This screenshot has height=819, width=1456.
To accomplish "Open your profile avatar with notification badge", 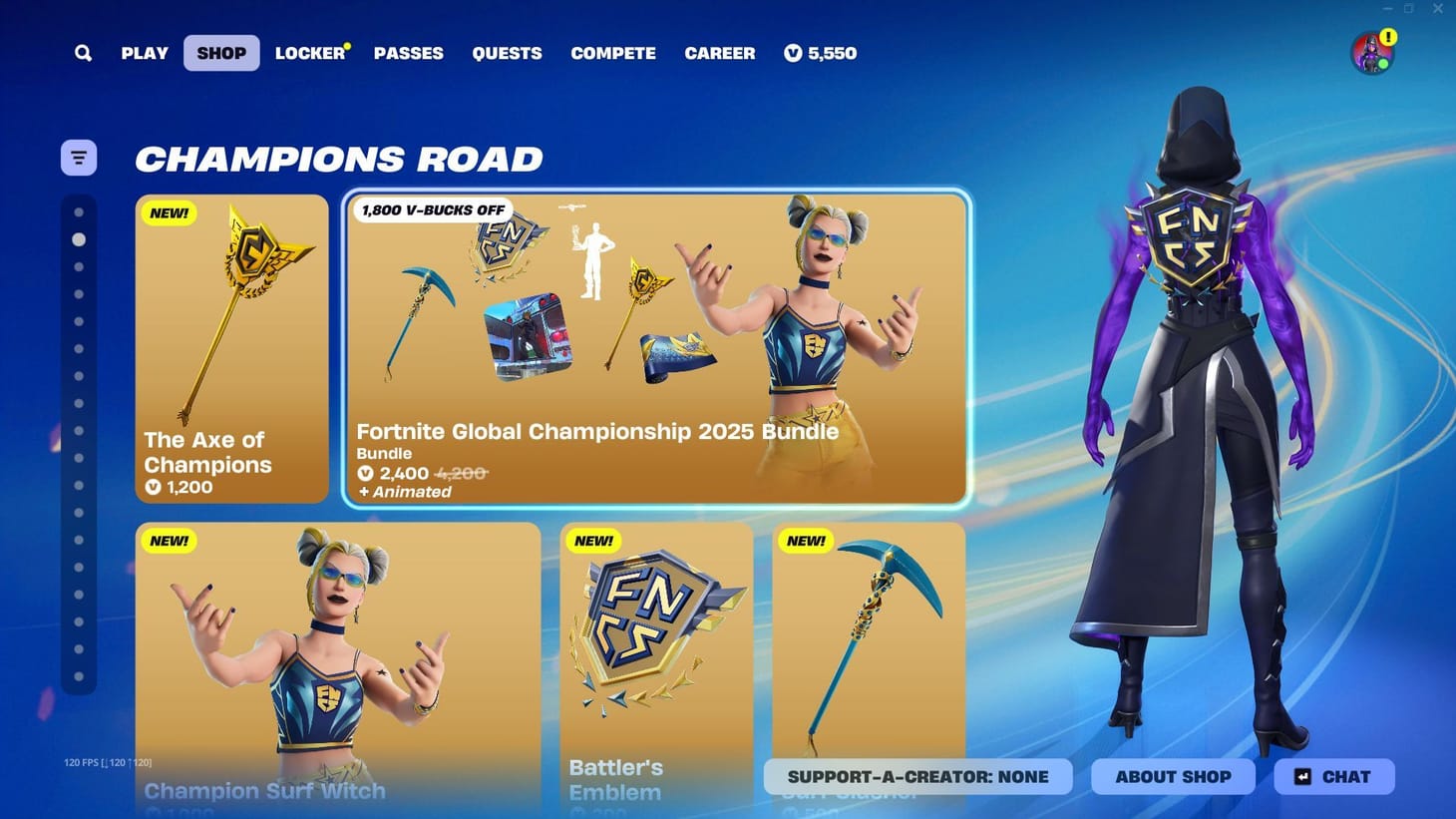I will point(1370,53).
